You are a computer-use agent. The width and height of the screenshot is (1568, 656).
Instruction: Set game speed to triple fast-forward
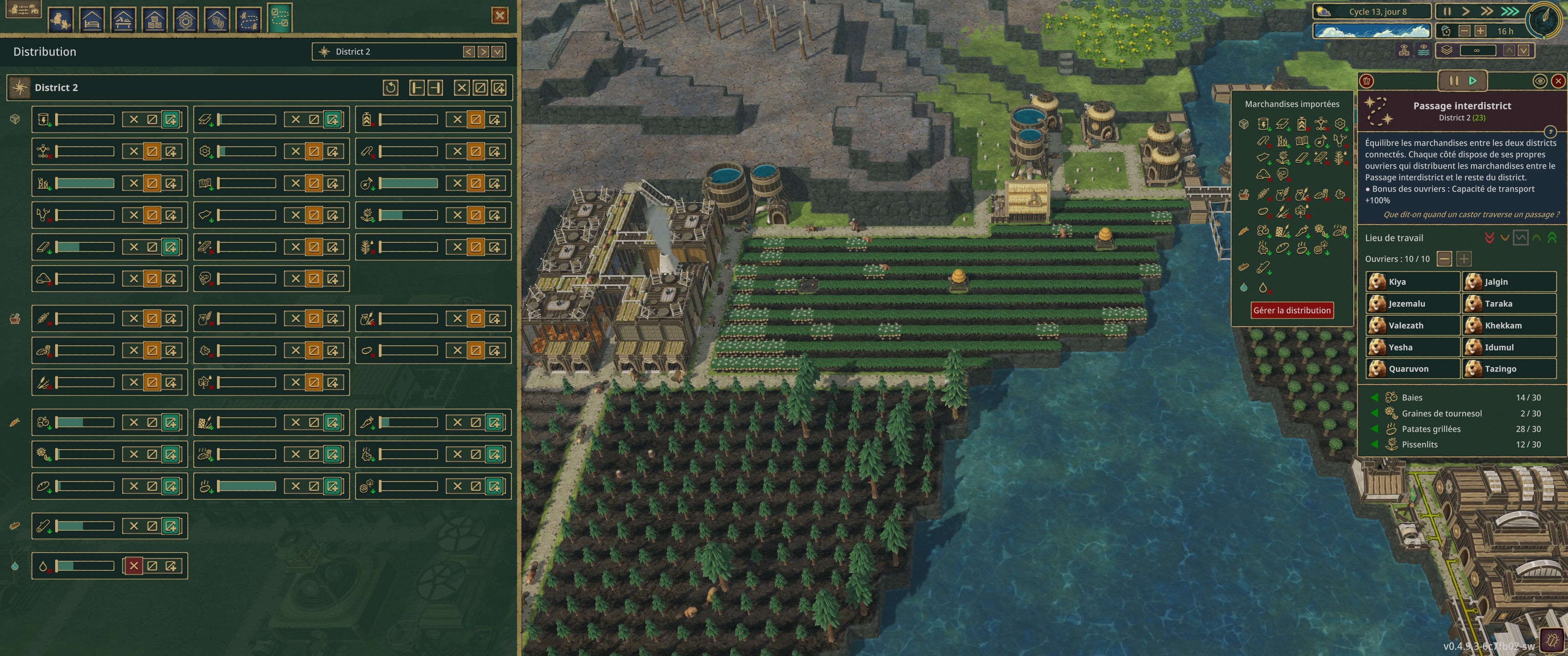(1510, 11)
